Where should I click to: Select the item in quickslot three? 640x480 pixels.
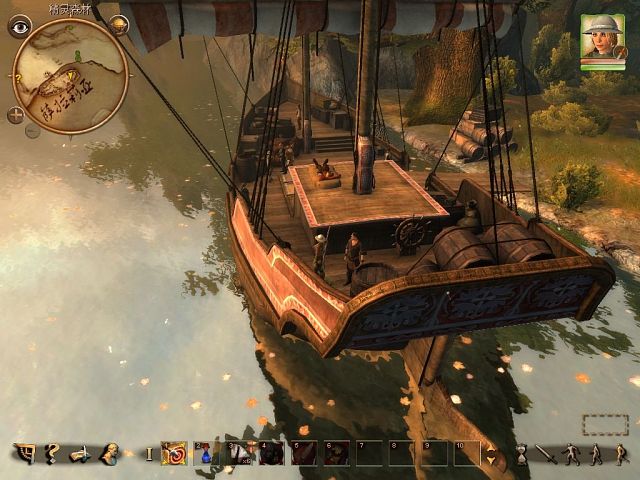tap(239, 454)
